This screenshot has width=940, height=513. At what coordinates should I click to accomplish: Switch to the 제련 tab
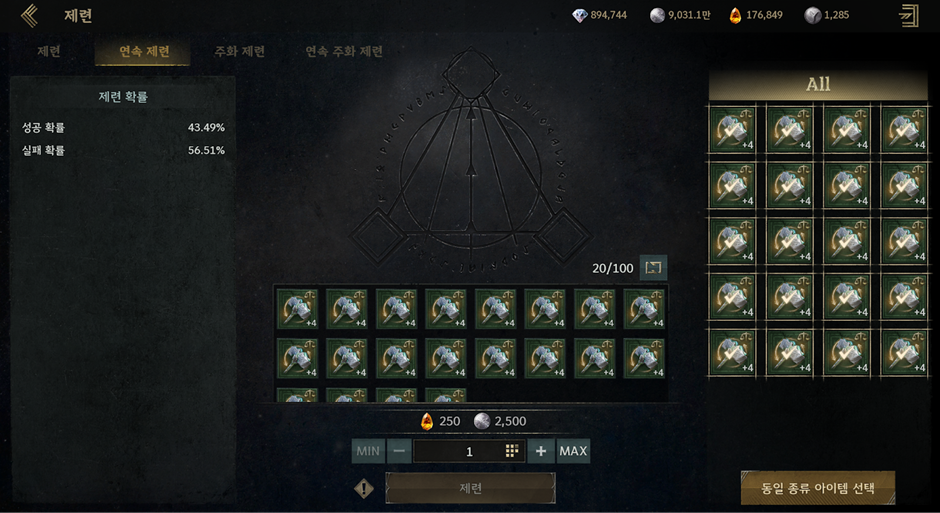click(x=48, y=51)
